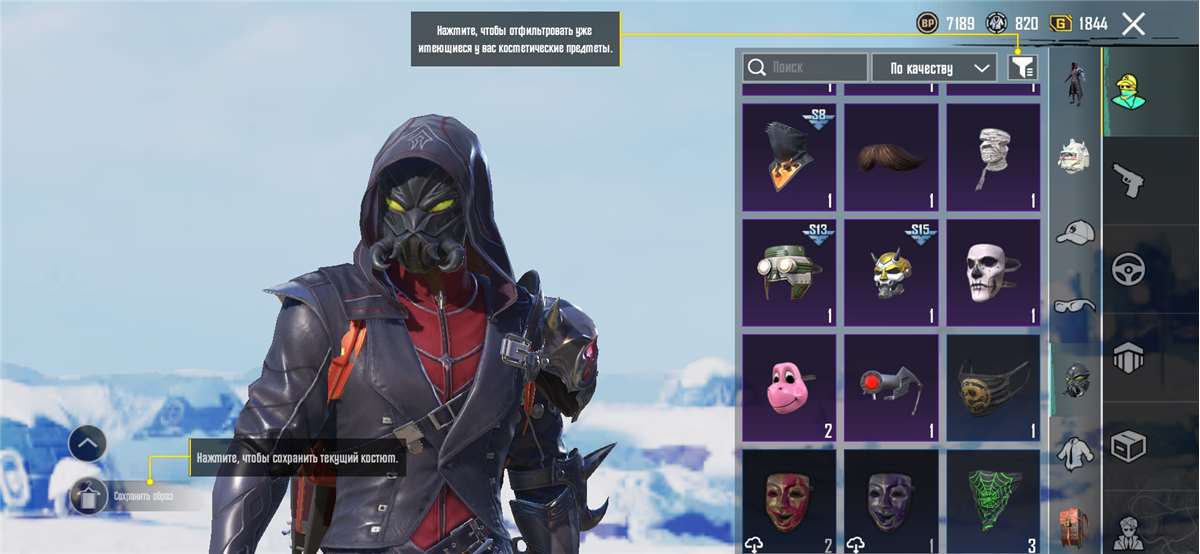
Task: Select the S8 bandana mask item
Action: pos(789,156)
